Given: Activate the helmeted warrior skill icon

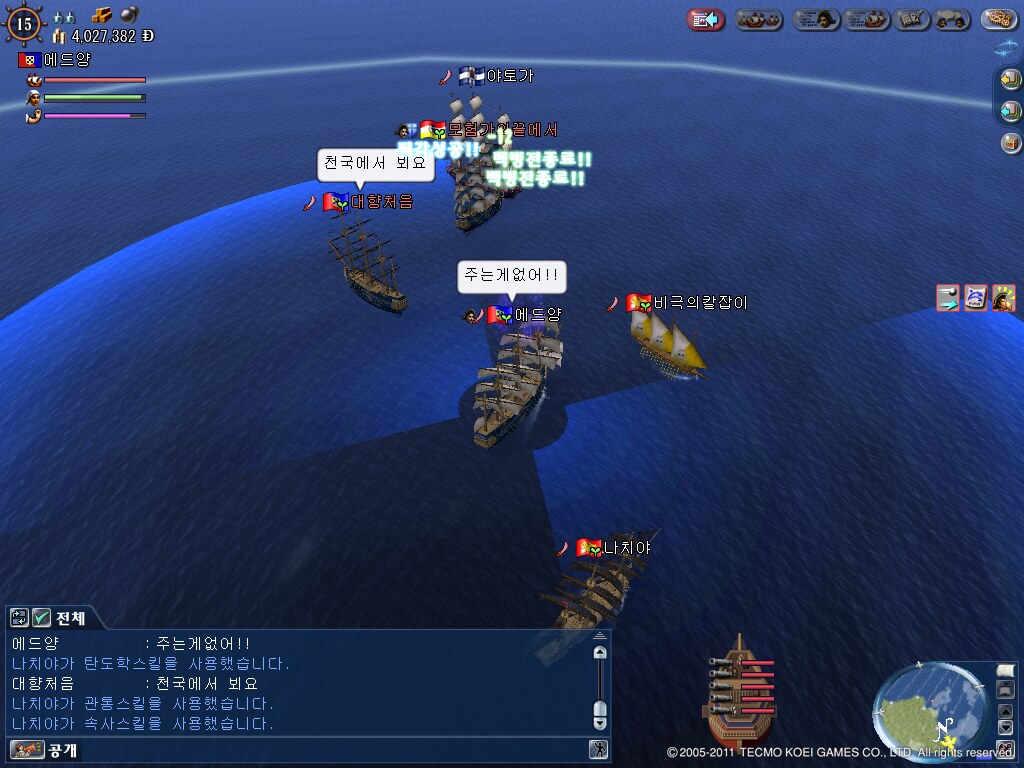Looking at the screenshot, I should point(1003,298).
